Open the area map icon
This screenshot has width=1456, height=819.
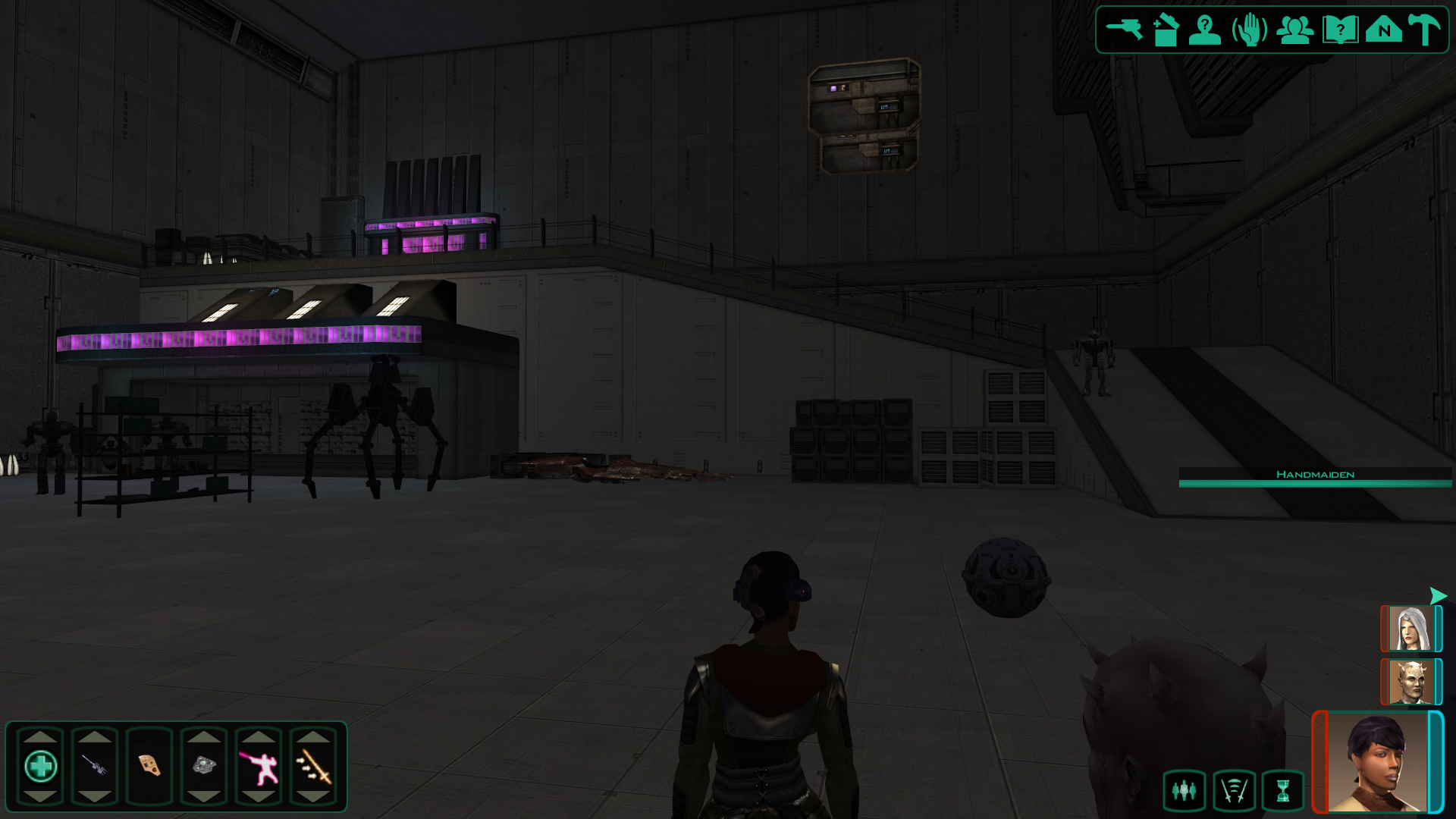[1384, 30]
